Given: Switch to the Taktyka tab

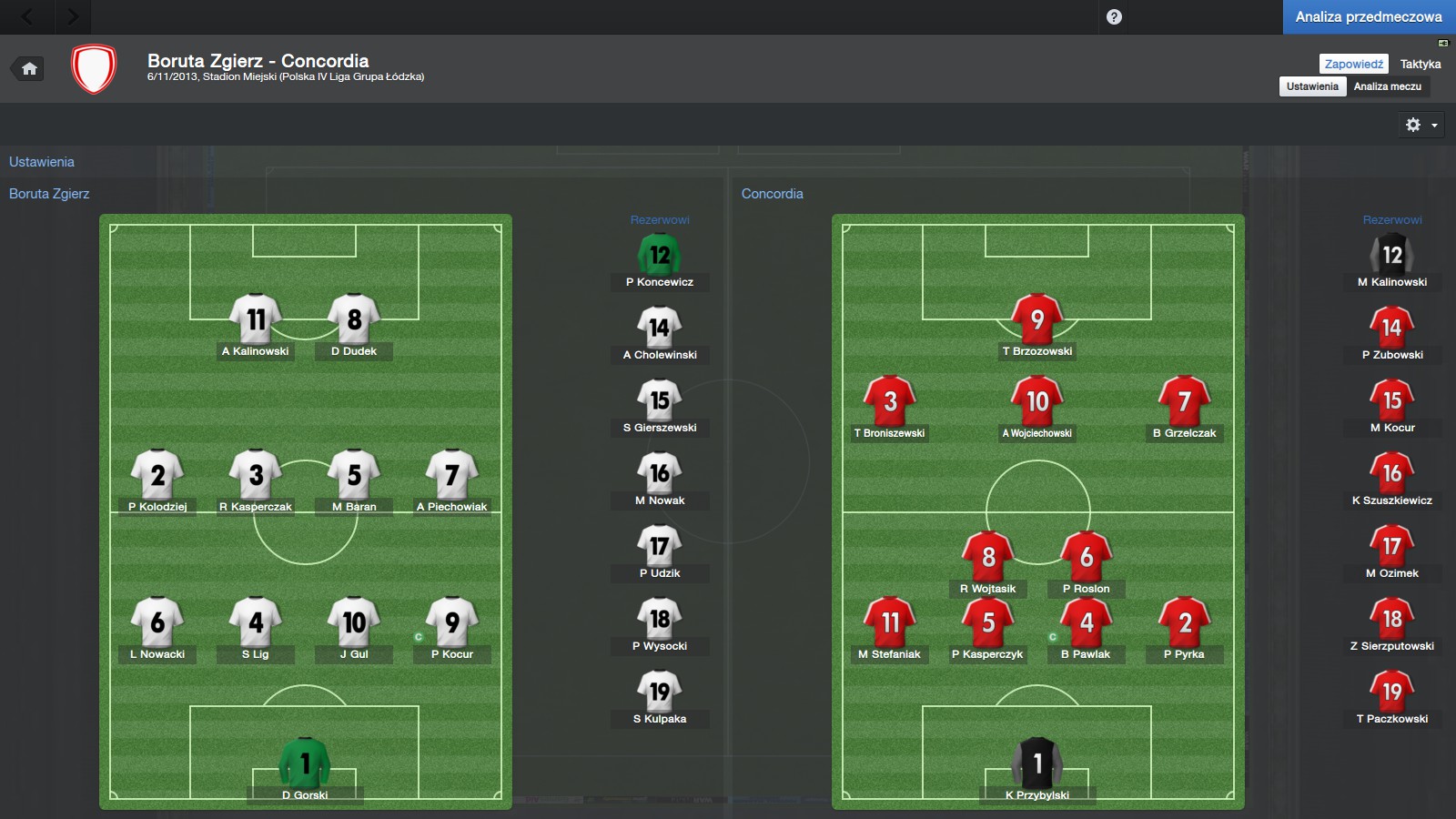Looking at the screenshot, I should [x=1421, y=64].
